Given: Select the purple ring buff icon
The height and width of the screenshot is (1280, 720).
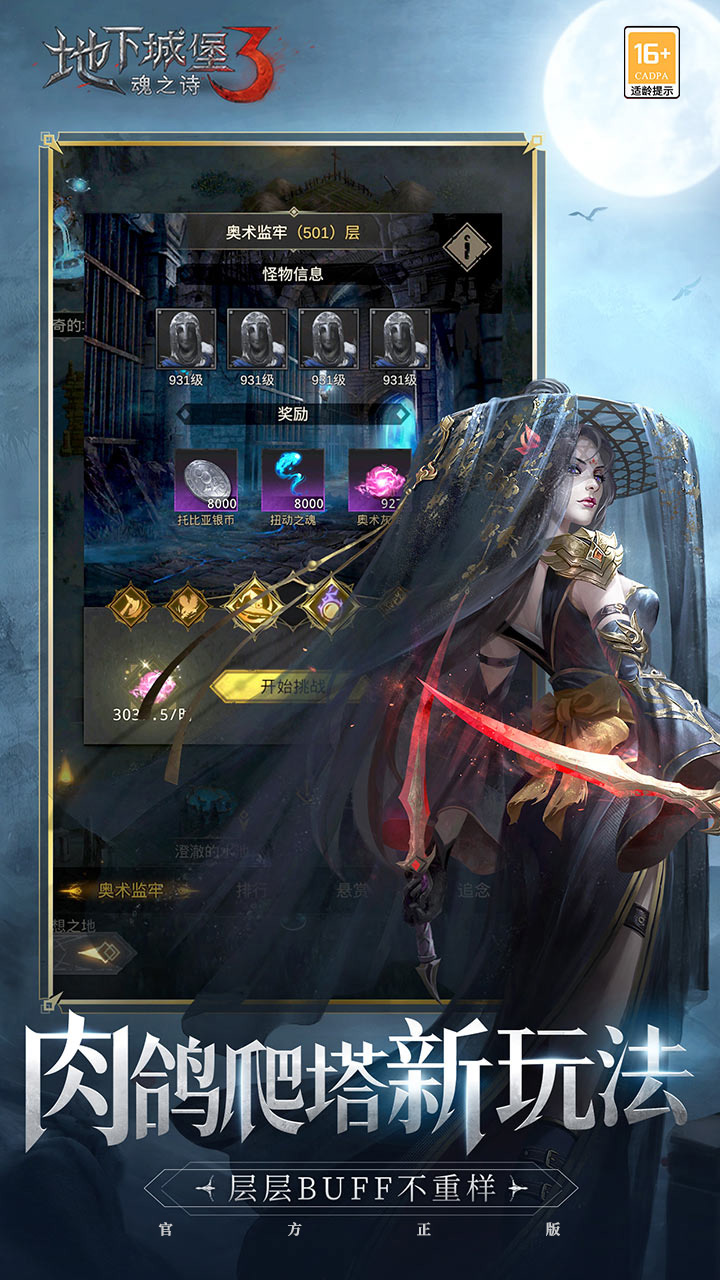Looking at the screenshot, I should pos(331,605).
